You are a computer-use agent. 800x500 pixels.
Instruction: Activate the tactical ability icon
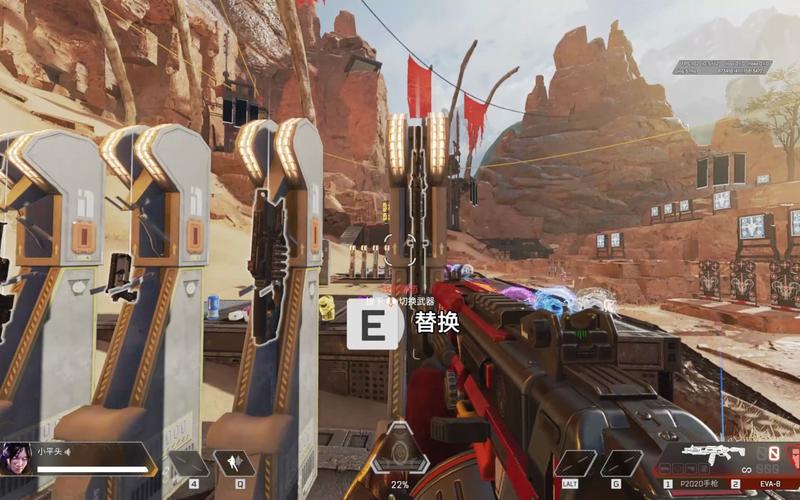click(233, 462)
